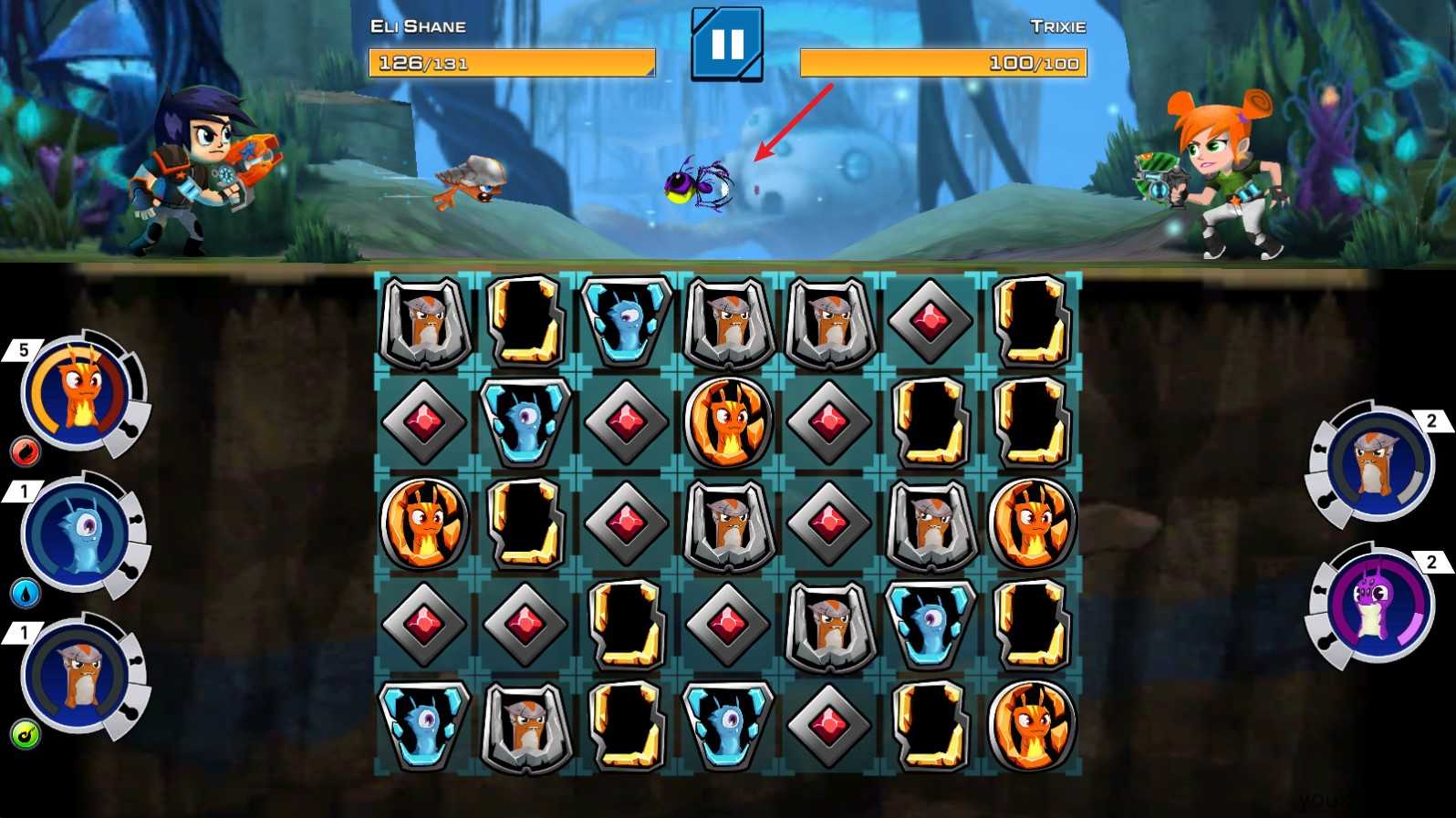
Task: Click the red fire element badge
Action: [x=25, y=450]
